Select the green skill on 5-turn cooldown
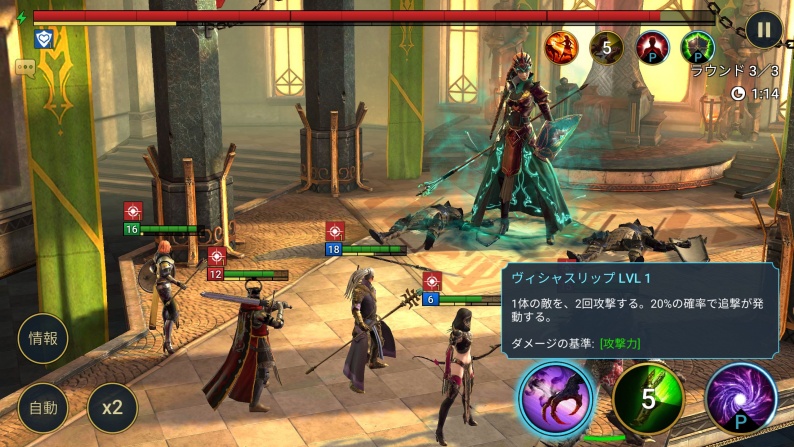This screenshot has width=794, height=447. pos(648,399)
